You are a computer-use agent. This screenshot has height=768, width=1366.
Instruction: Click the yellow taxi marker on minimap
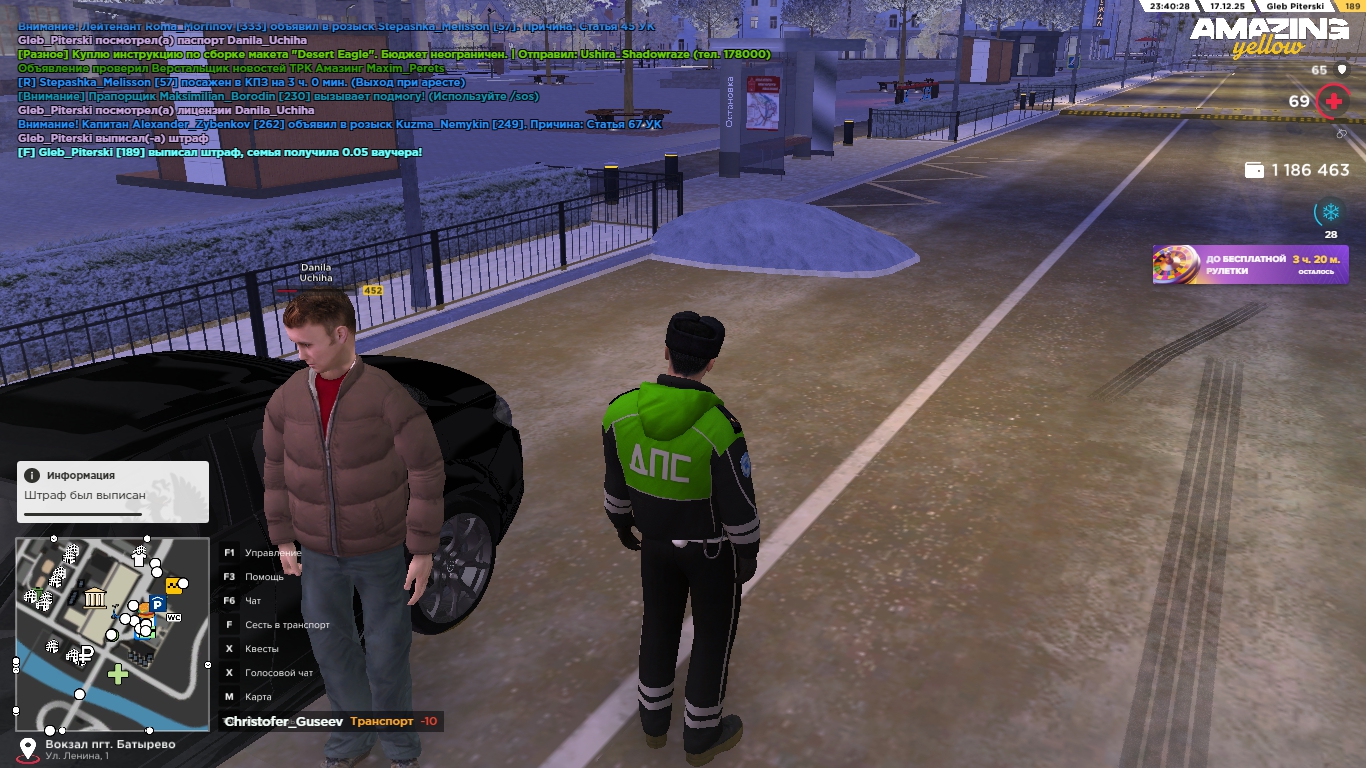coord(174,586)
